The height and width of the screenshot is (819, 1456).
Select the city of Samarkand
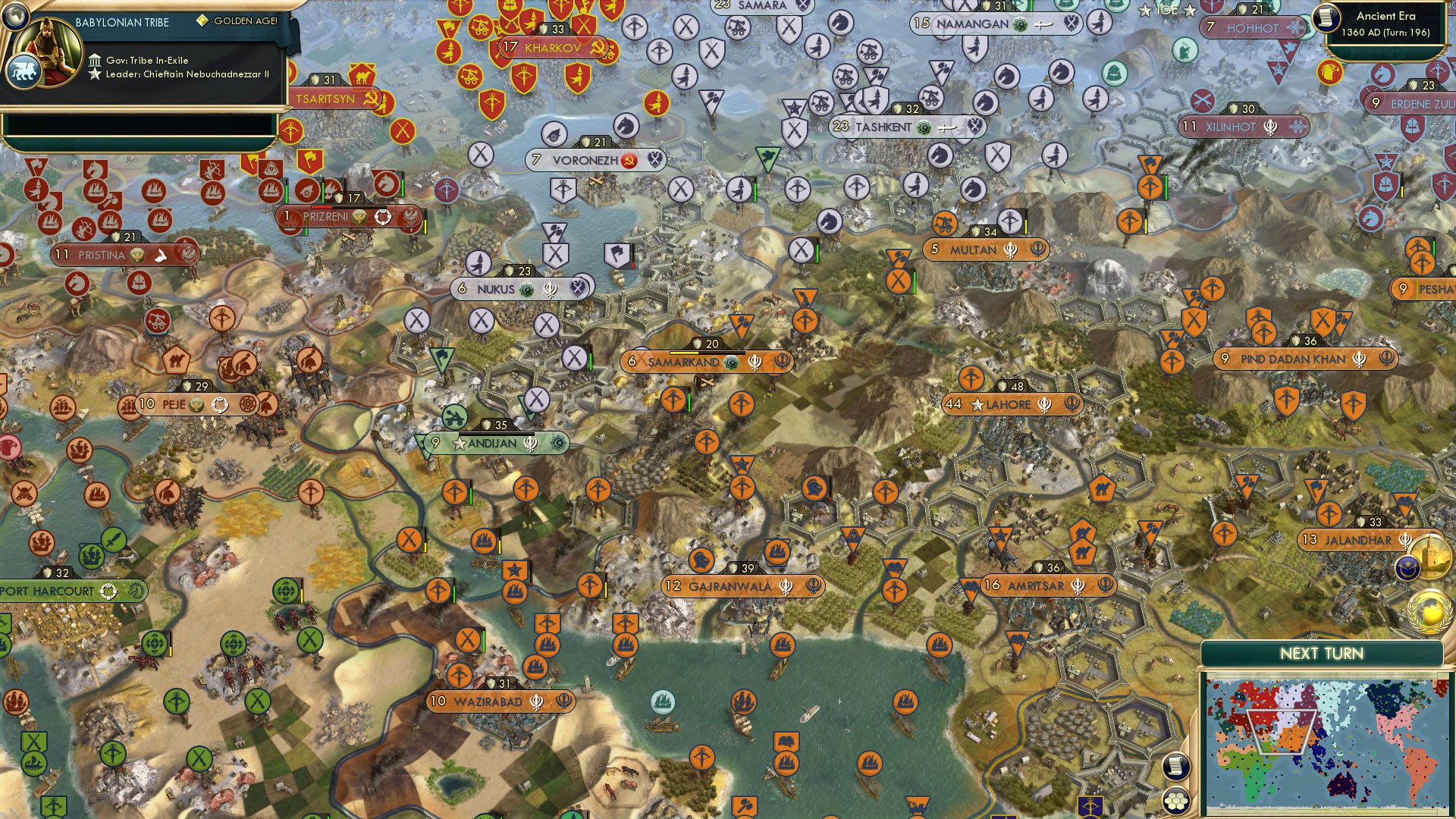click(x=682, y=362)
